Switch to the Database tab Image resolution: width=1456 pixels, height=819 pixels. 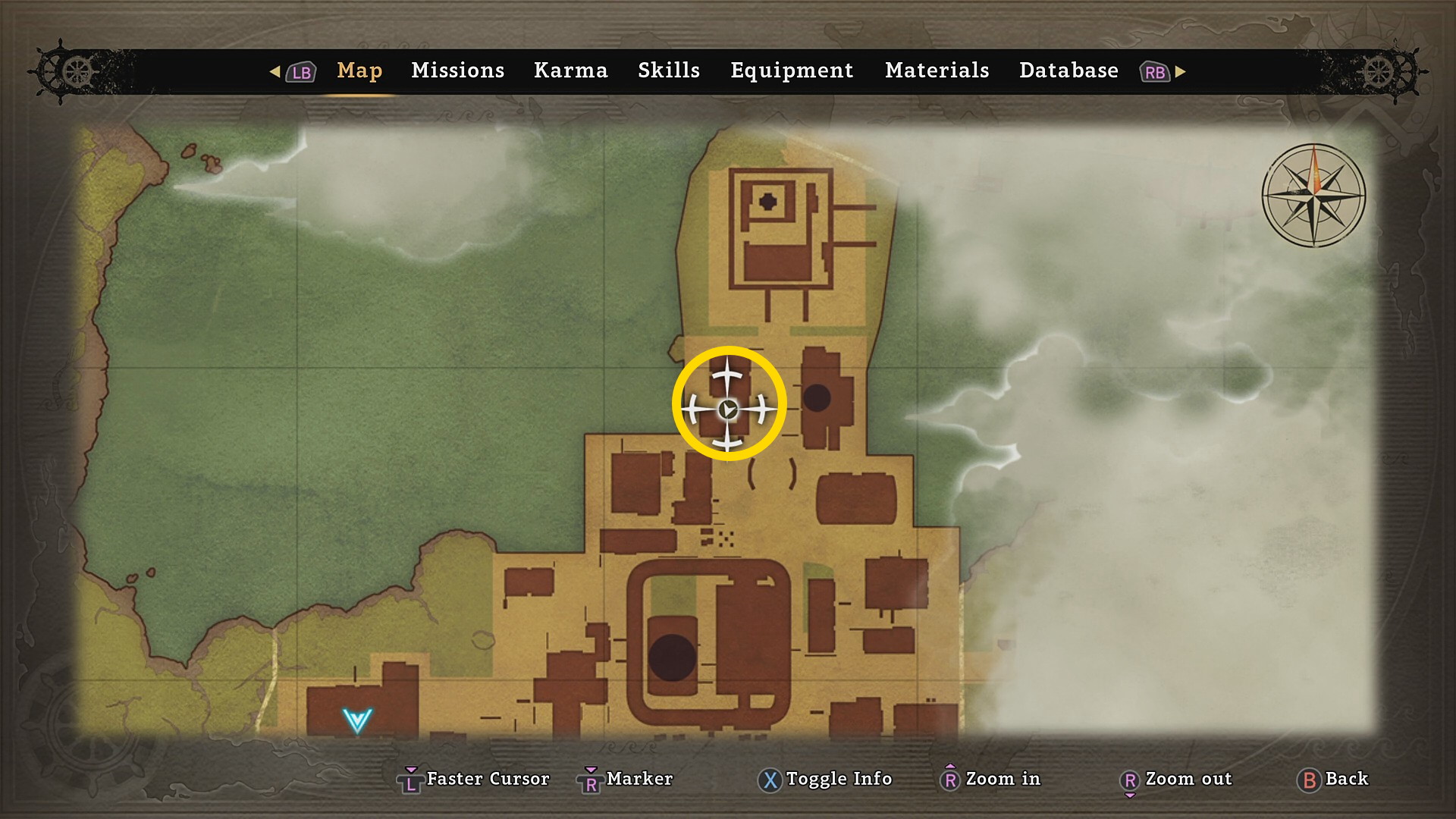pos(1068,71)
